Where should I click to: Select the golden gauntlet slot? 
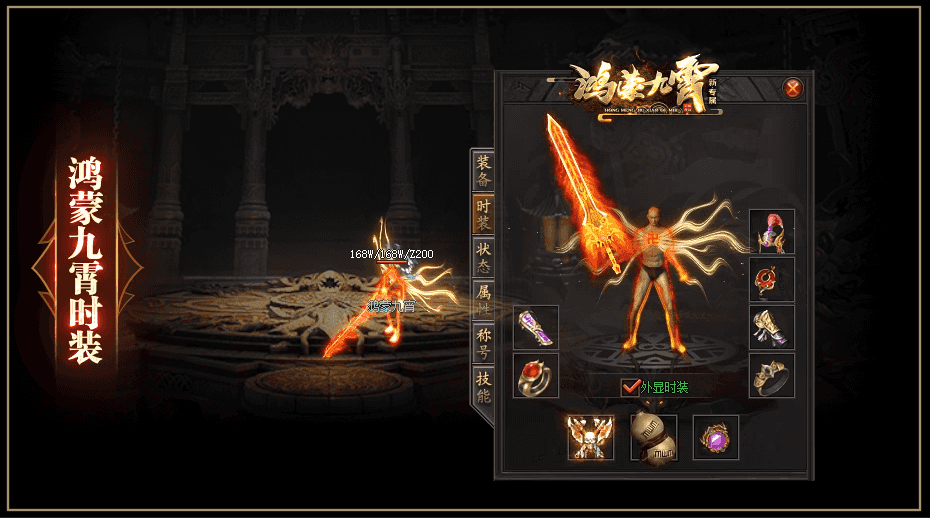(772, 328)
